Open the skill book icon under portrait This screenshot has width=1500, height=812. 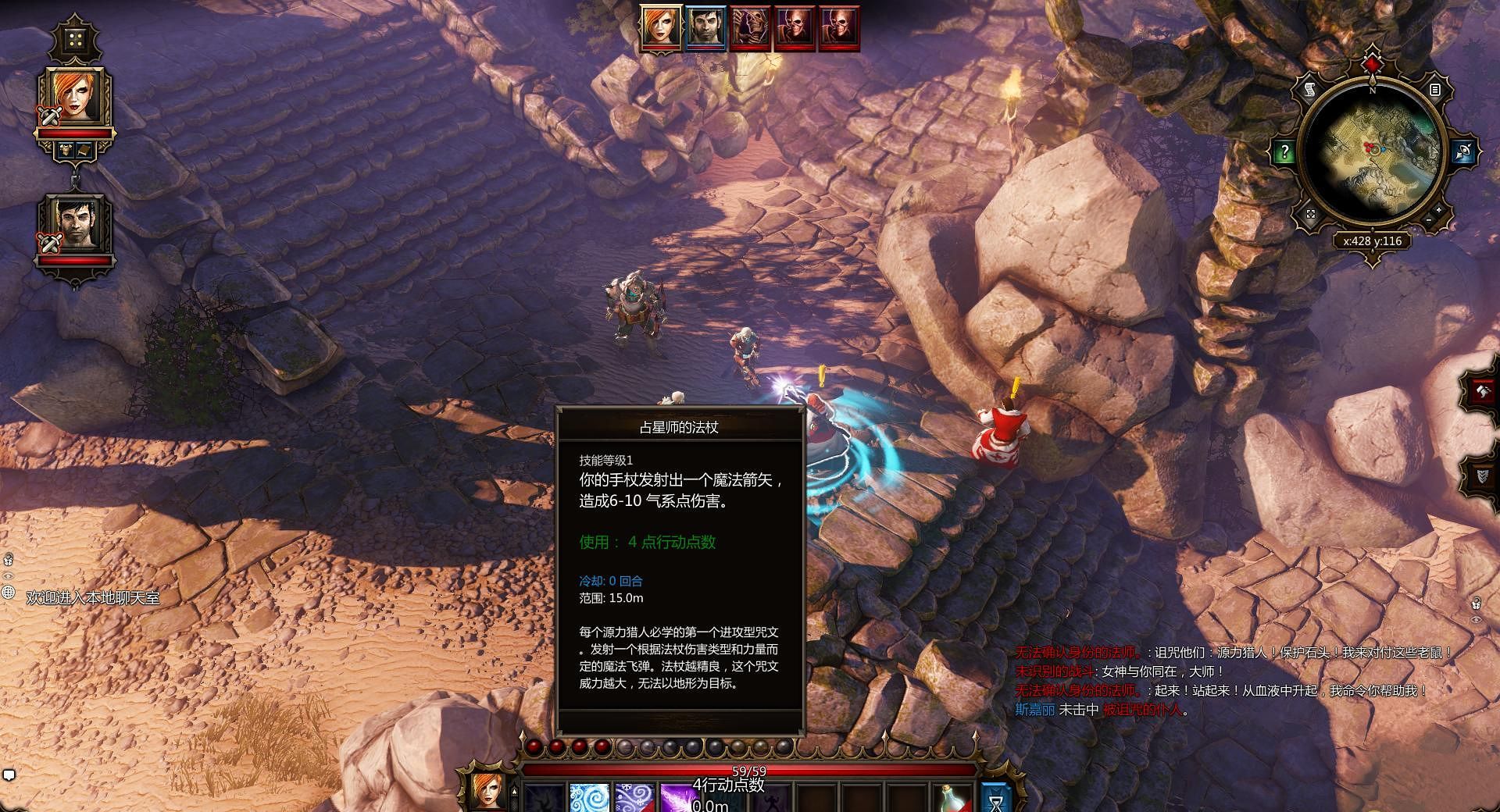(x=84, y=148)
